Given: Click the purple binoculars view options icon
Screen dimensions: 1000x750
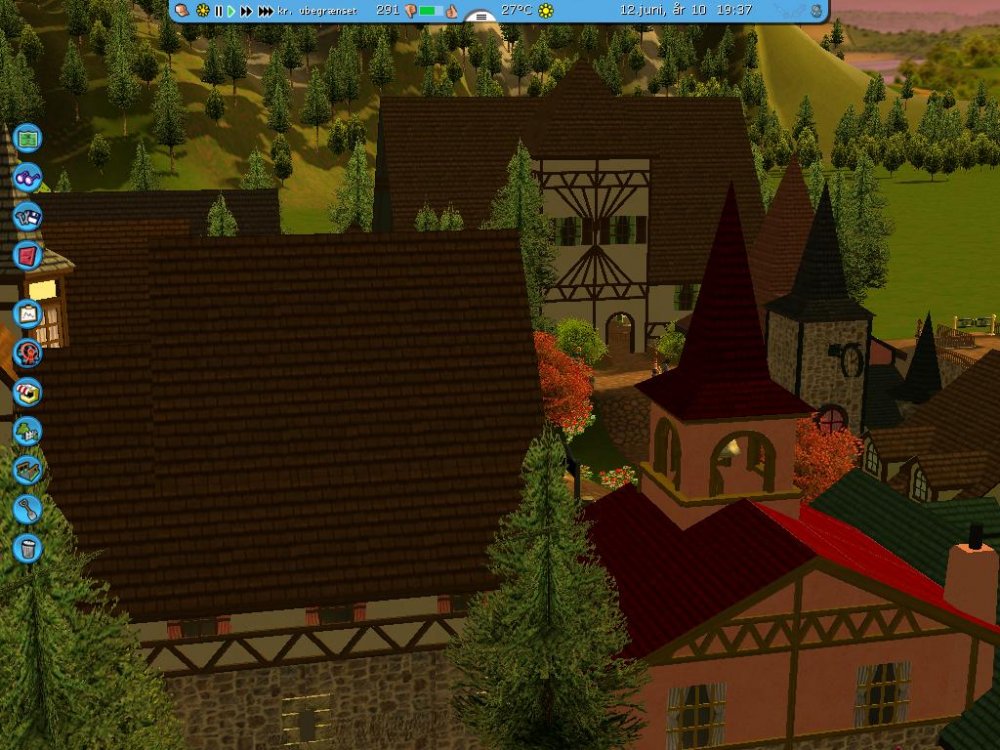Looking at the screenshot, I should (x=27, y=177).
